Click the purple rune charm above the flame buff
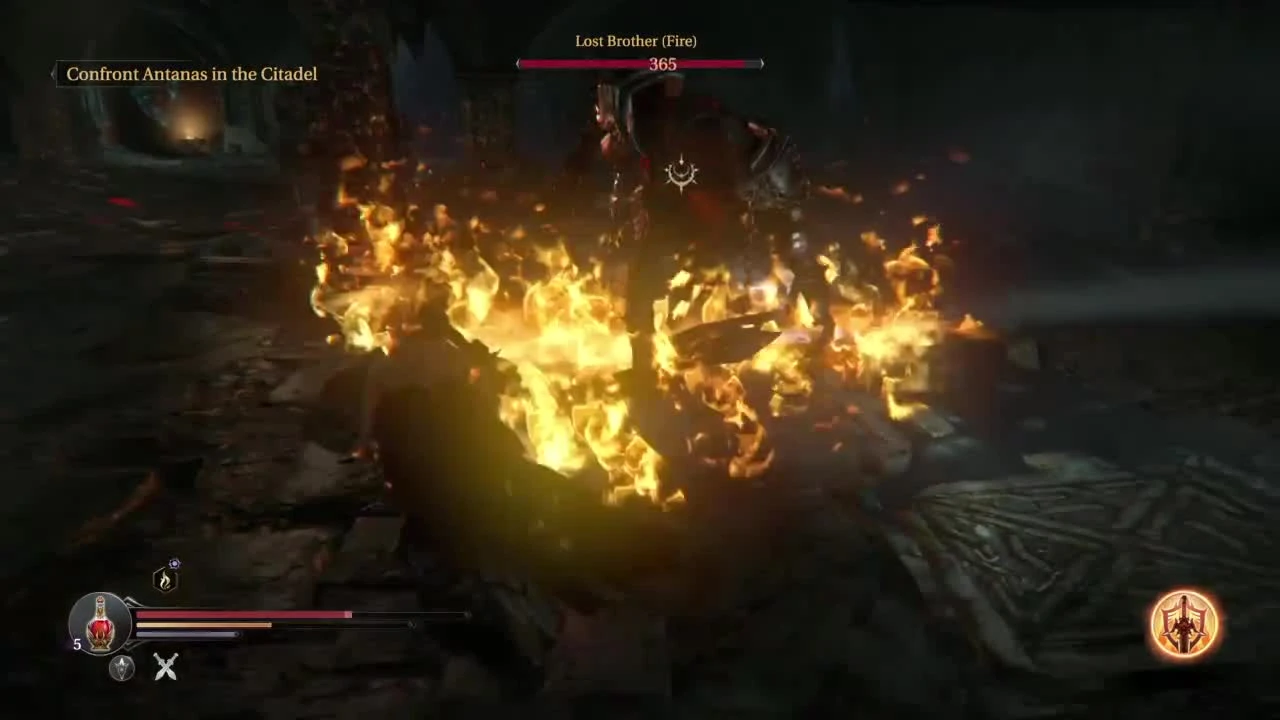1280x720 pixels. 174,564
